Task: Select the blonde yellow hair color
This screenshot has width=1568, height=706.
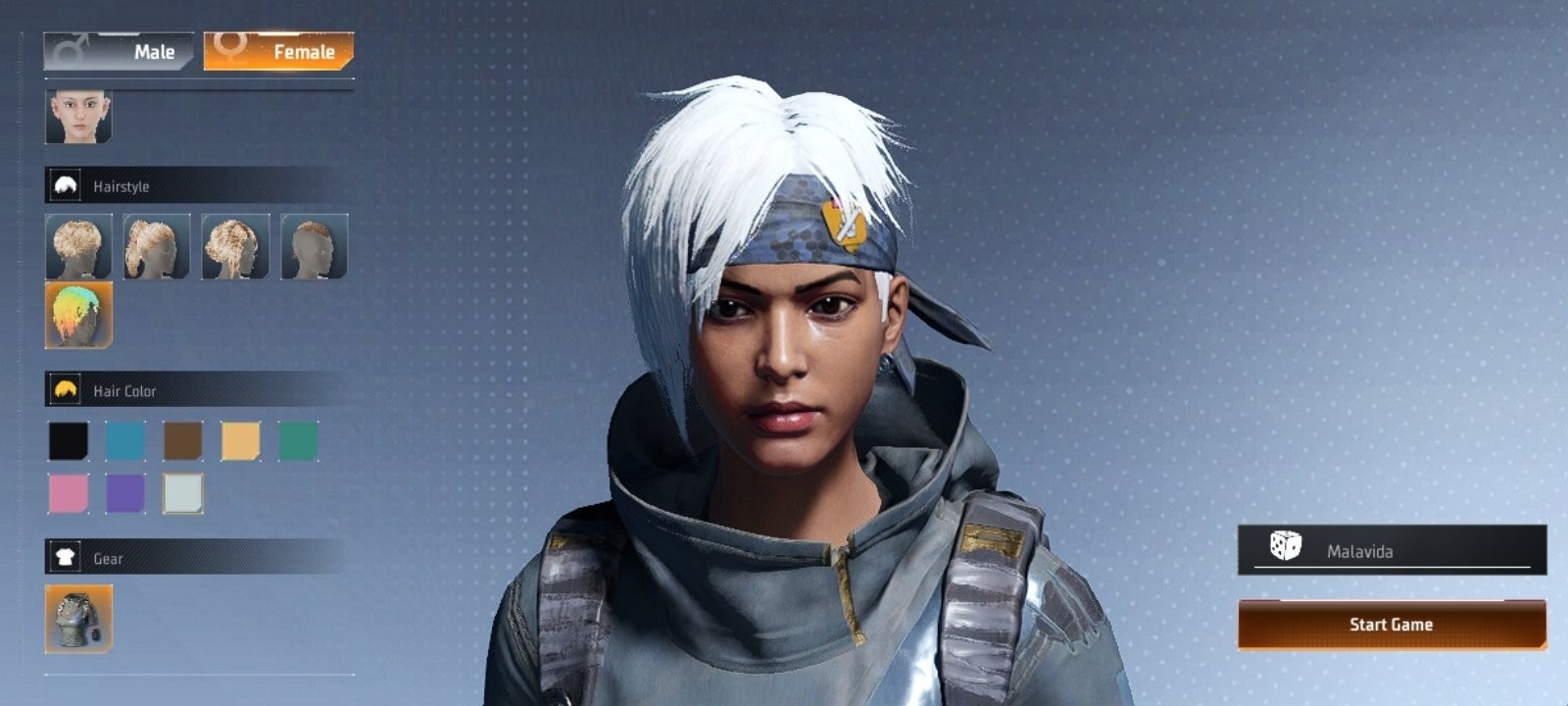Action: (x=240, y=441)
